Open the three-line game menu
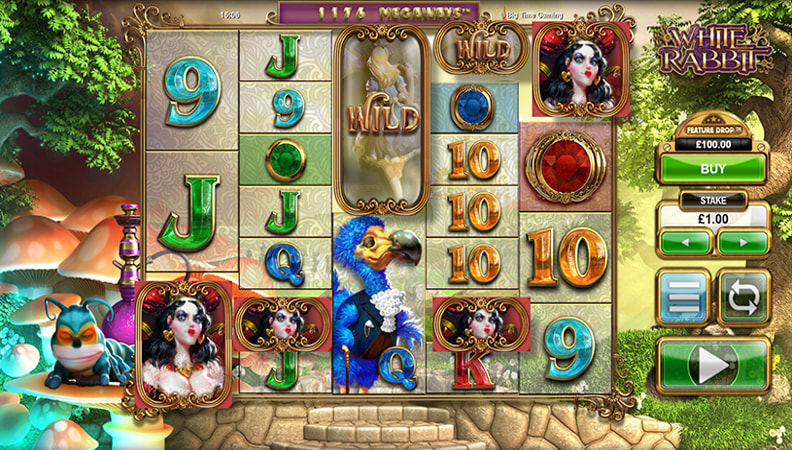792x450 pixels. (684, 297)
